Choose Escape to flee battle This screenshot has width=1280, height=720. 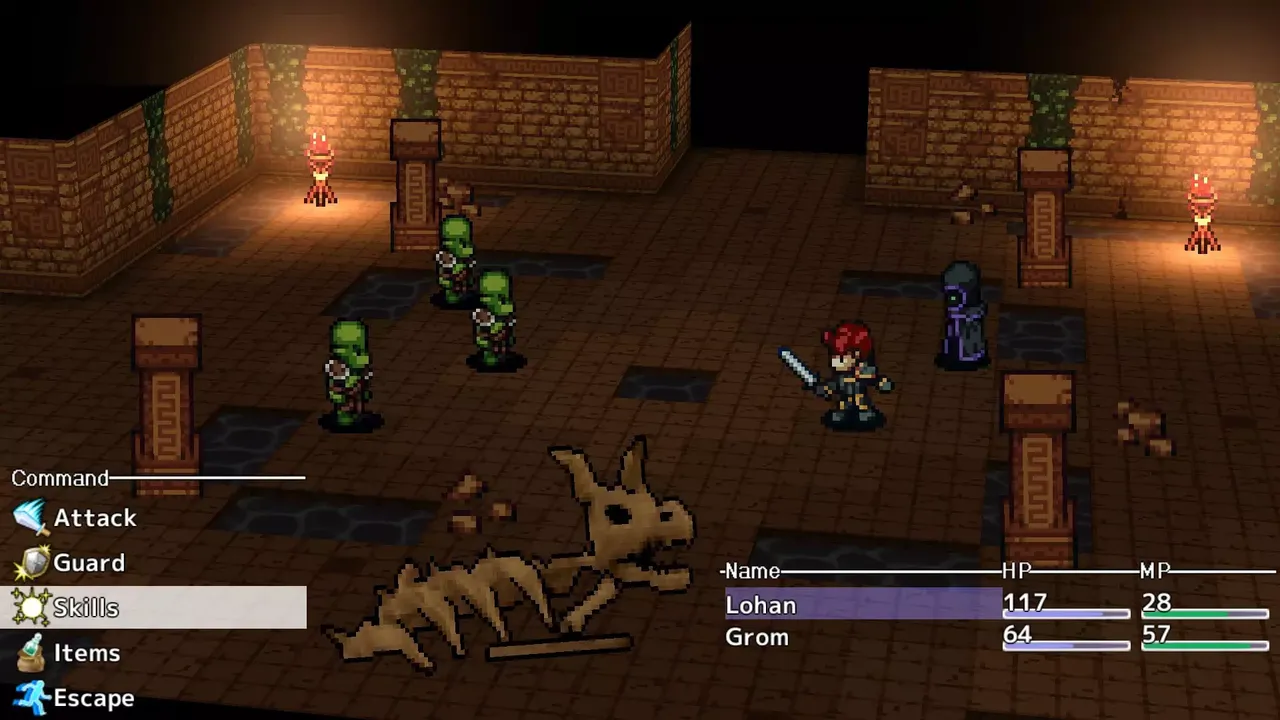[93, 698]
